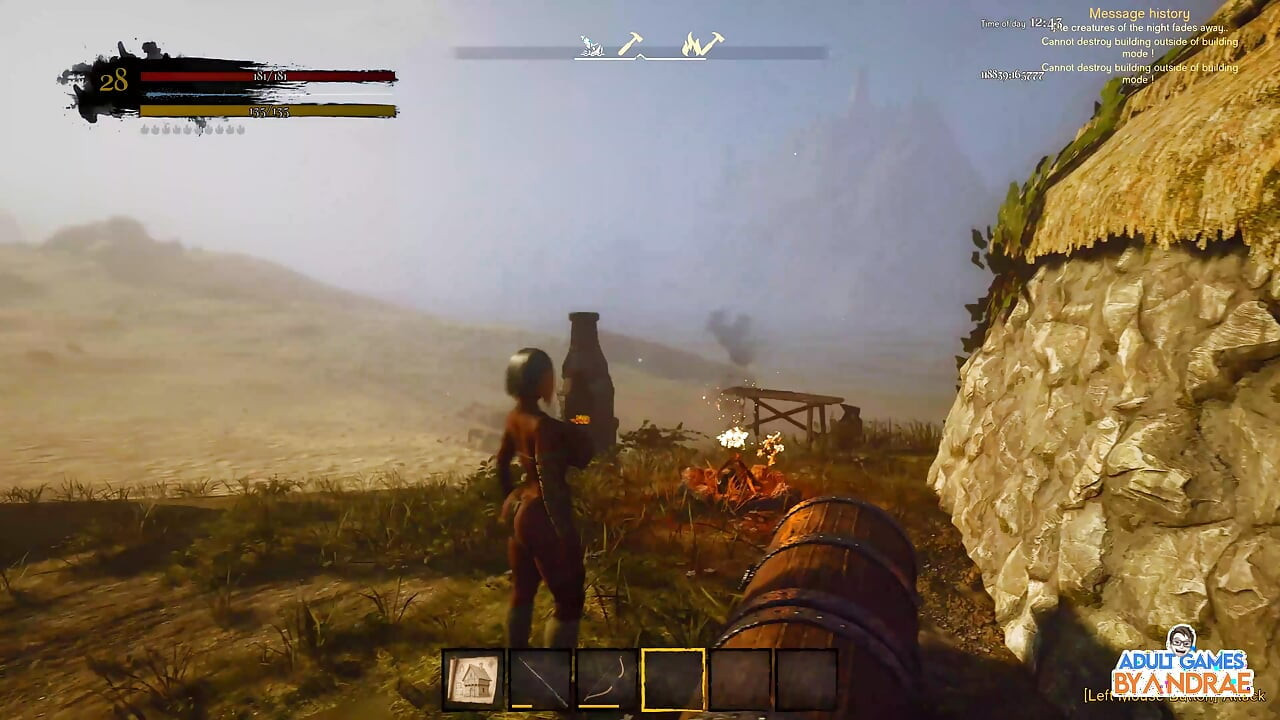Open the Message history panel
Screen dimensions: 1280x720
(1139, 14)
